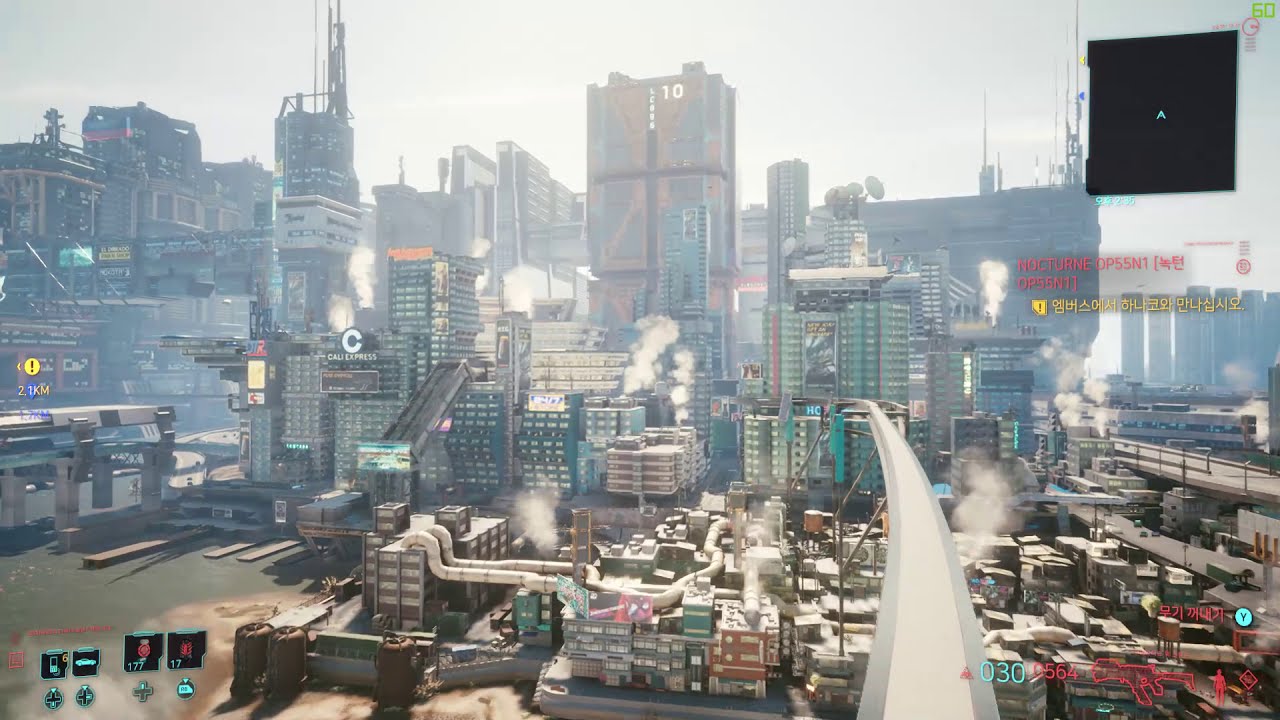Click the circular compass gauge beside the FPS counter
This screenshot has height=720, width=1280.
pyautogui.click(x=1249, y=26)
